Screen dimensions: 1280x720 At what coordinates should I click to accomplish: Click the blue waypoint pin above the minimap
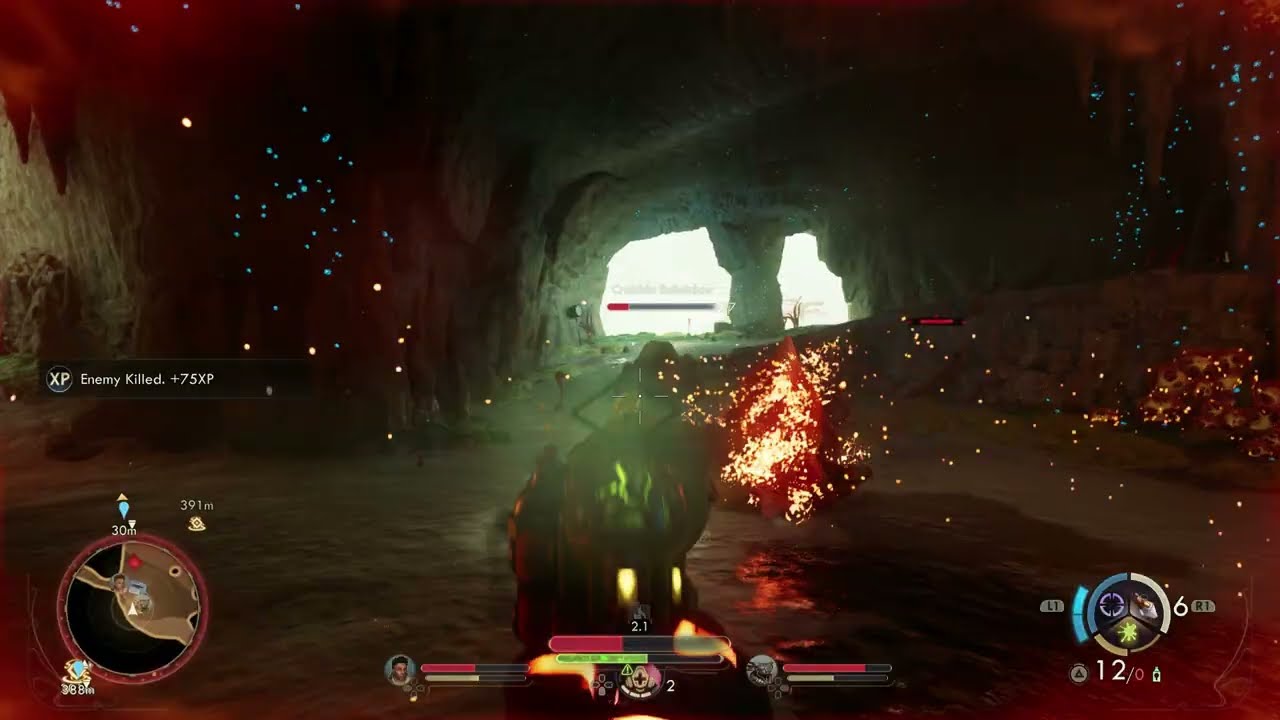point(122,507)
